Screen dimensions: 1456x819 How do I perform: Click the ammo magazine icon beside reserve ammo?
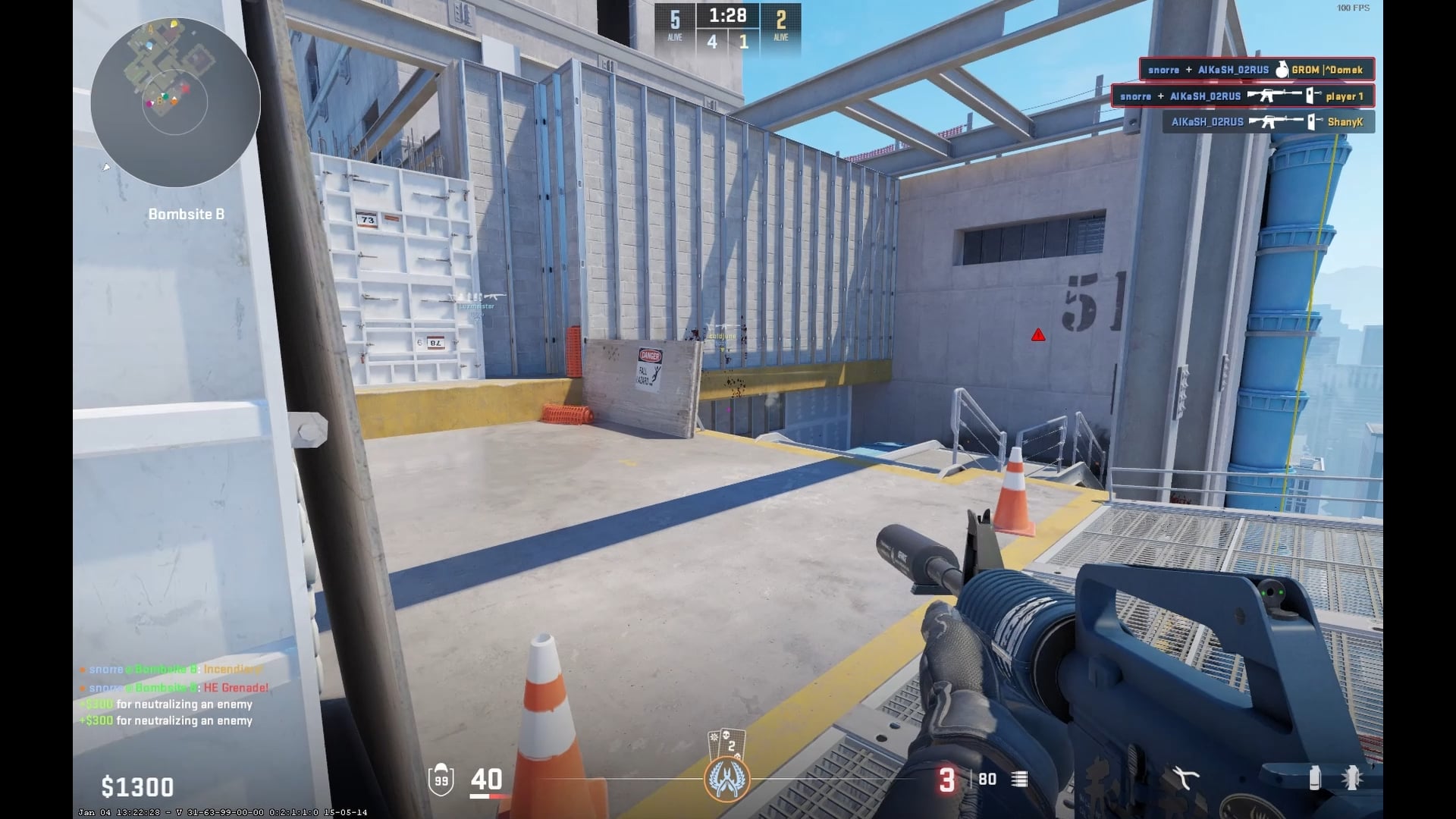1021,780
